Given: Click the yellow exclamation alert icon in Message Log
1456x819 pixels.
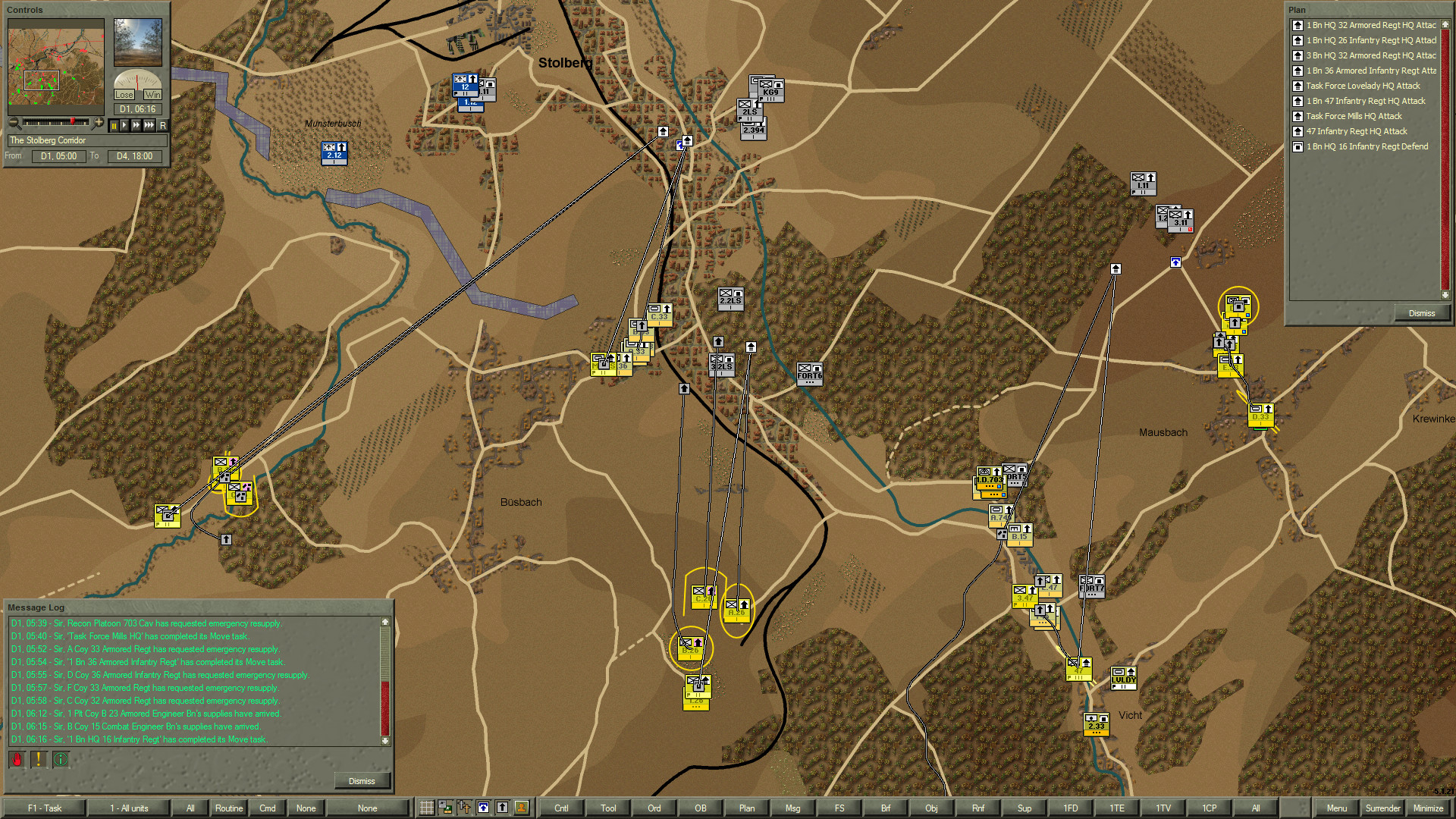Looking at the screenshot, I should point(37,759).
